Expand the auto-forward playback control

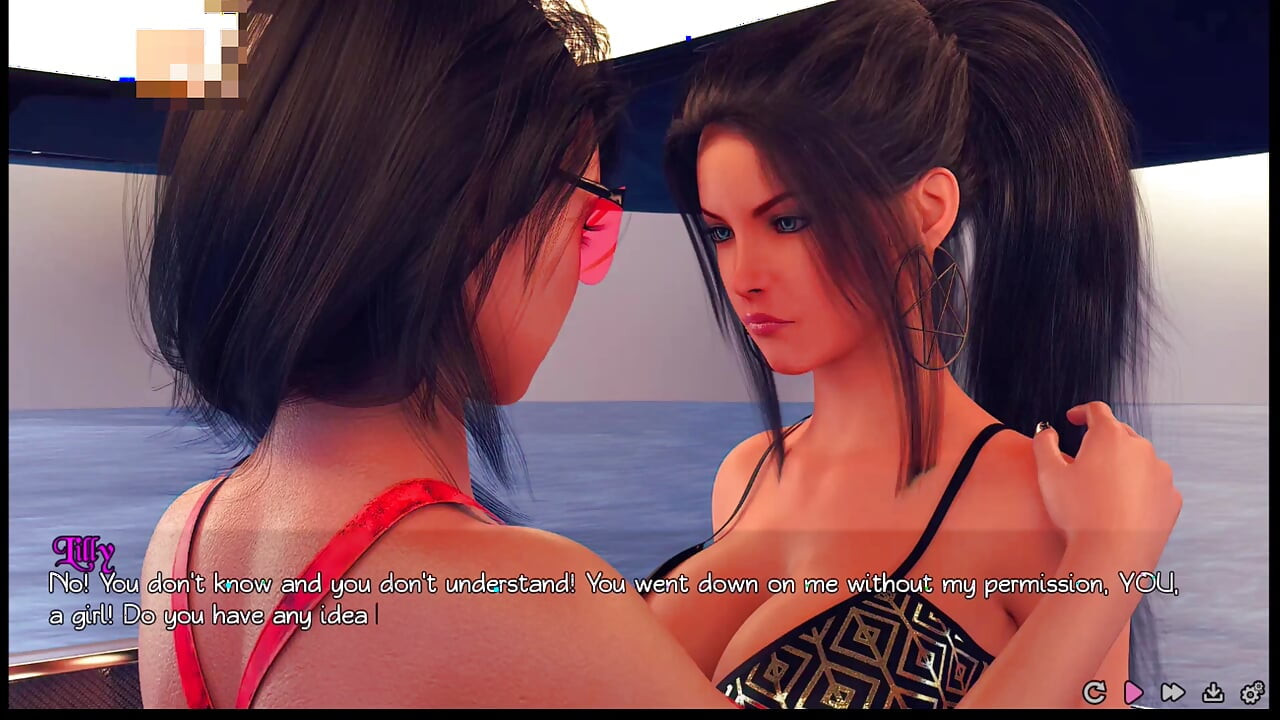(1133, 692)
